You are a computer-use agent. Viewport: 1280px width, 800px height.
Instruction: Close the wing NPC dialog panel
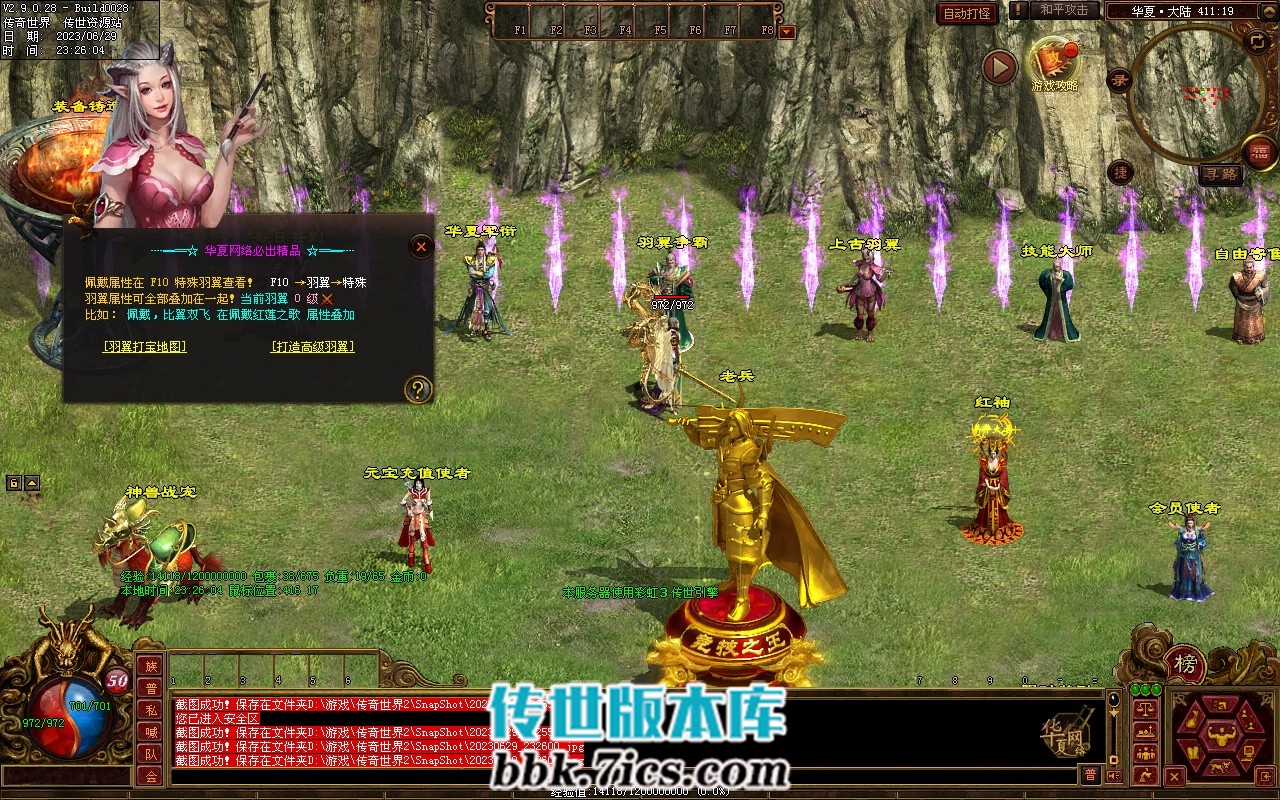(421, 246)
